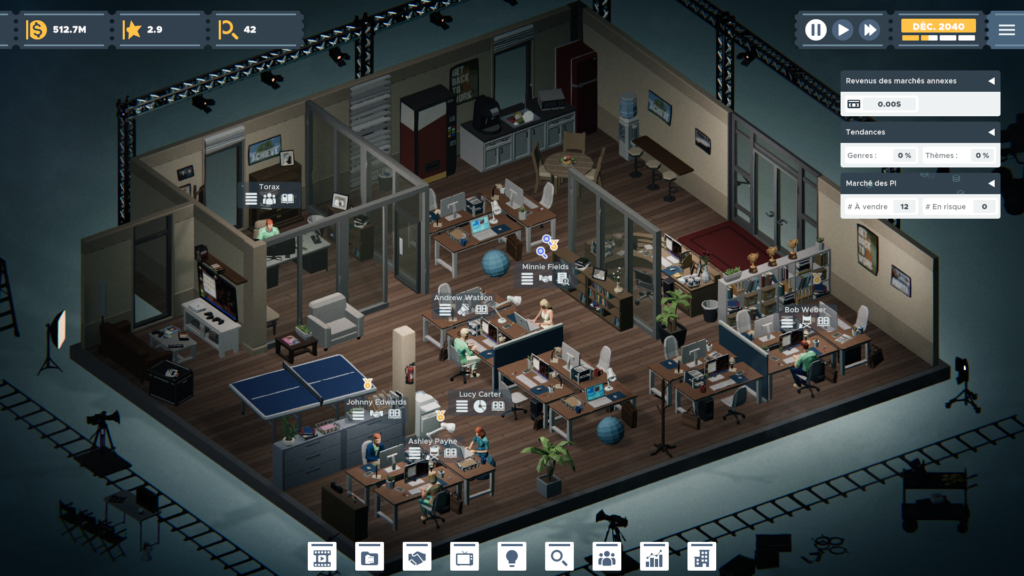Open the statistics chart menu

click(x=655, y=556)
